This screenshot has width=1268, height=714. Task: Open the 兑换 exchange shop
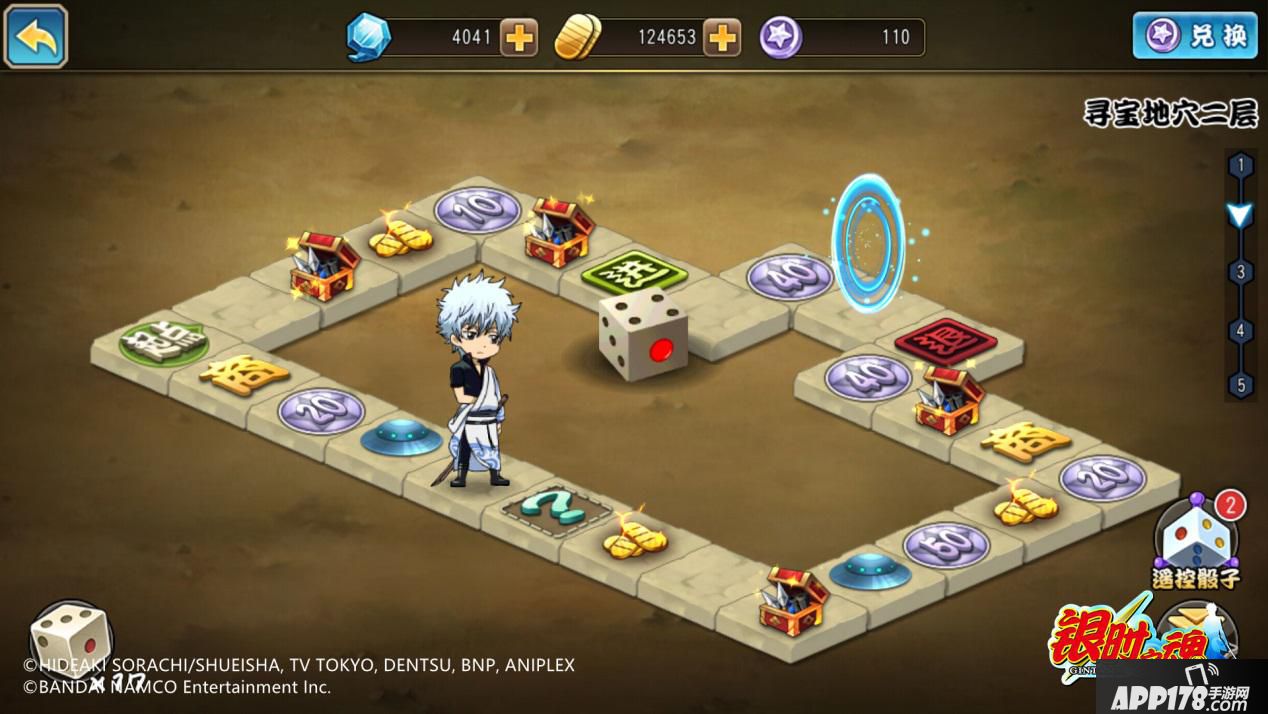point(1195,36)
